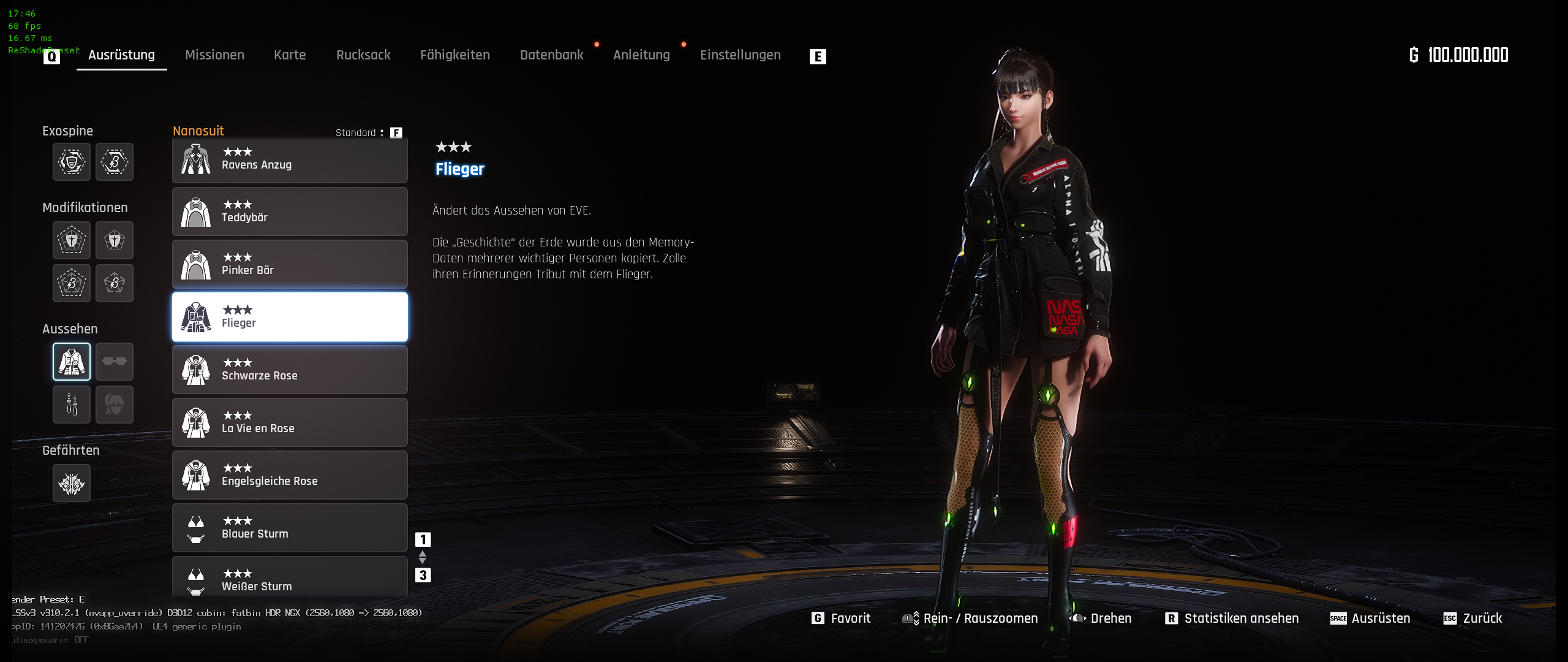The image size is (1568, 662).
Task: Open Einstellungen from the top bar
Action: (x=740, y=55)
